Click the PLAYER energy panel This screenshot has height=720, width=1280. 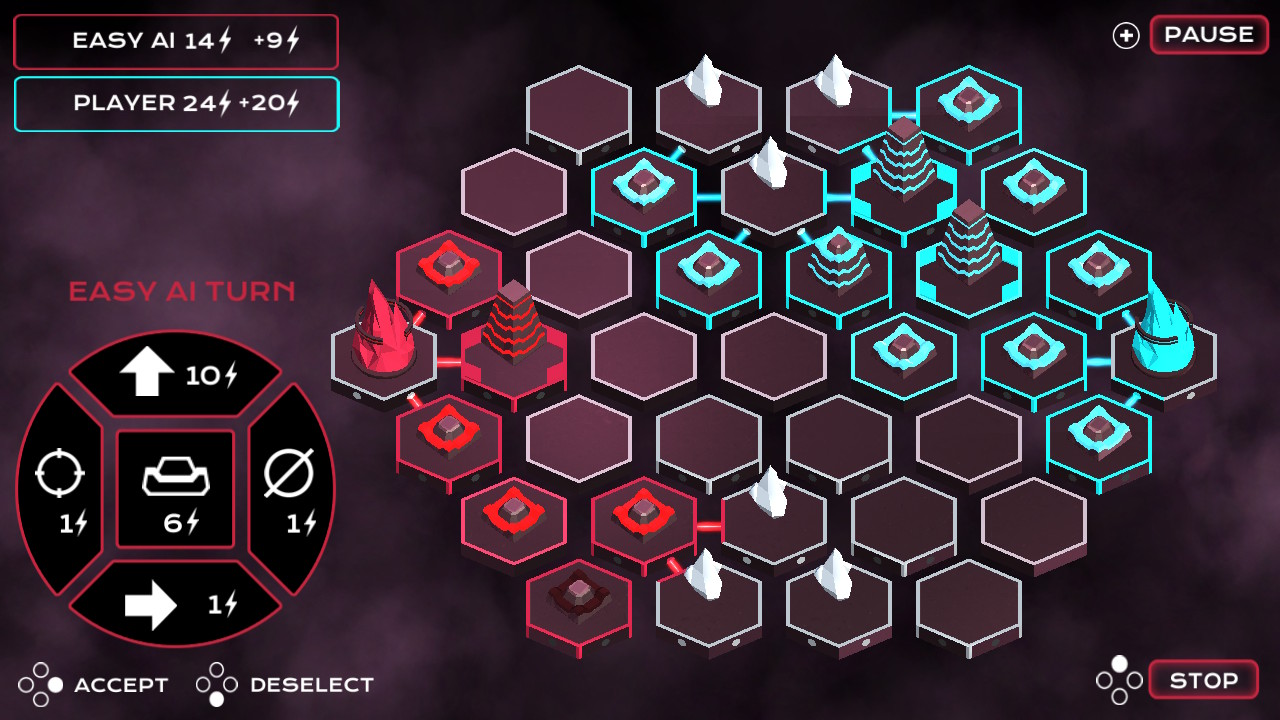175,103
